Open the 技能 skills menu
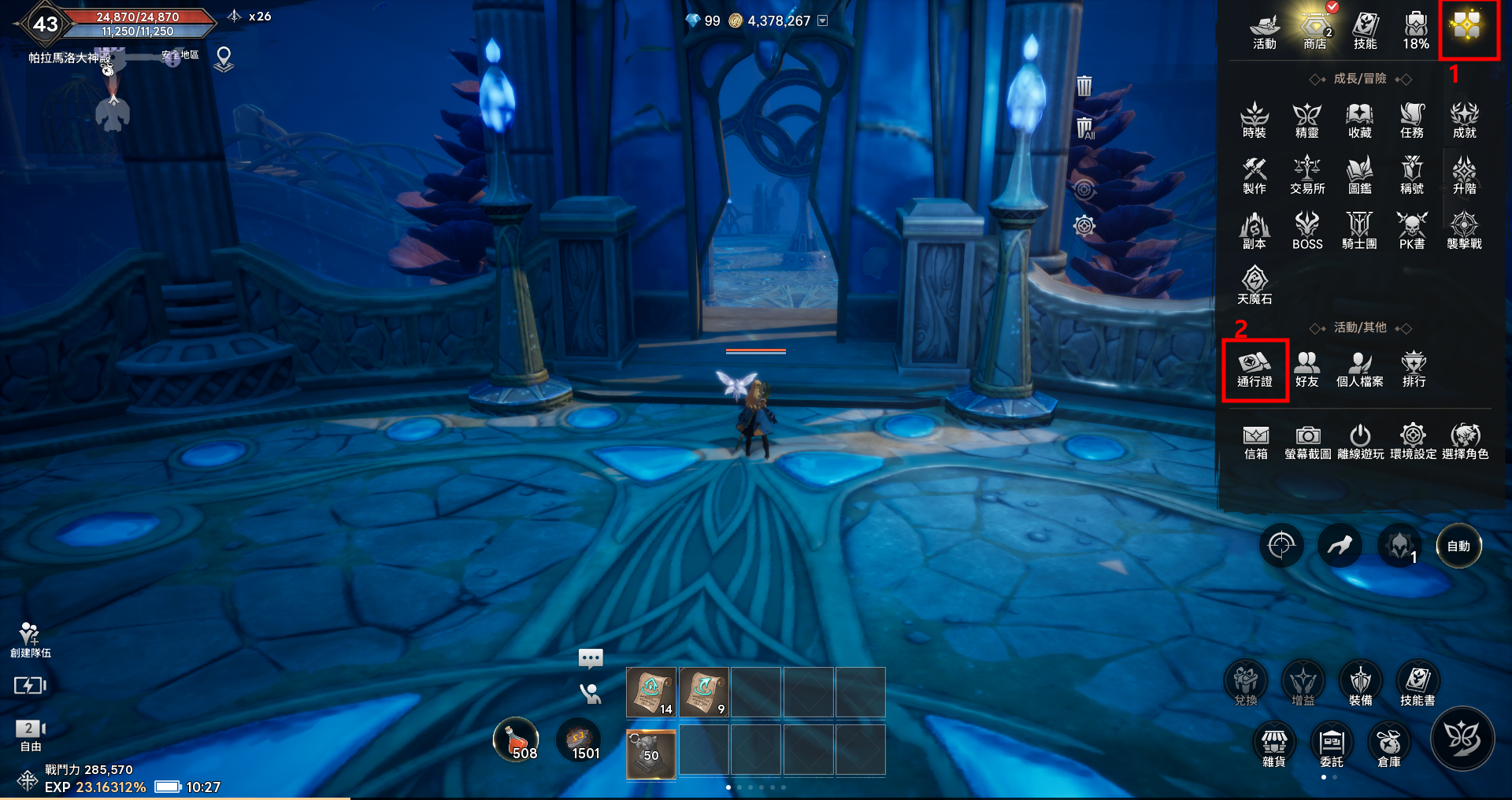 click(x=1365, y=30)
